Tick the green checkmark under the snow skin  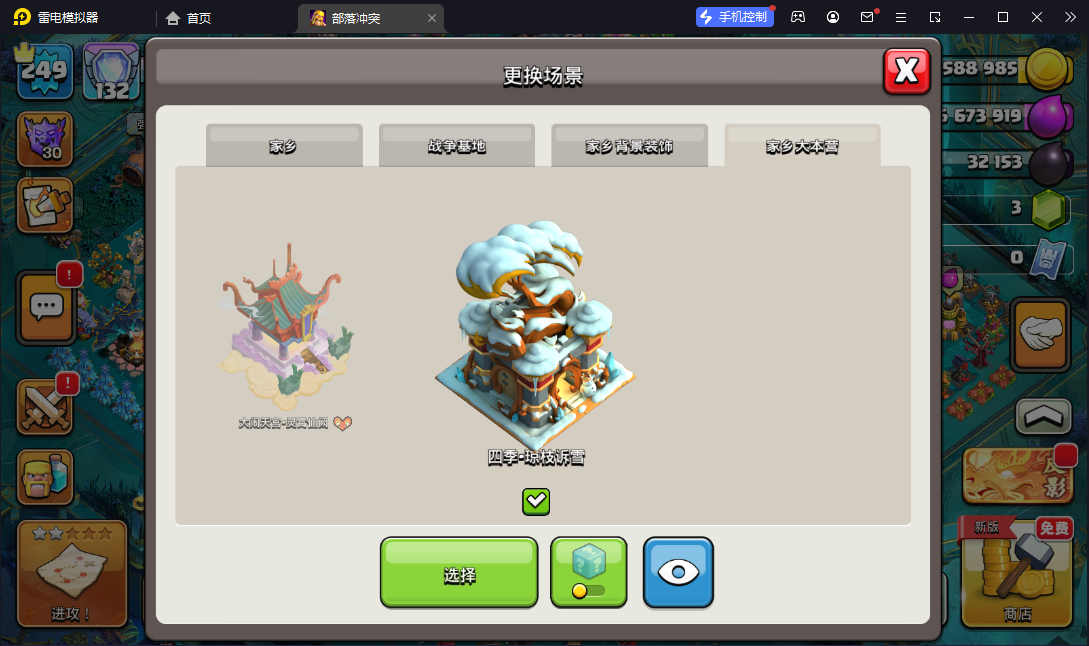coord(536,501)
